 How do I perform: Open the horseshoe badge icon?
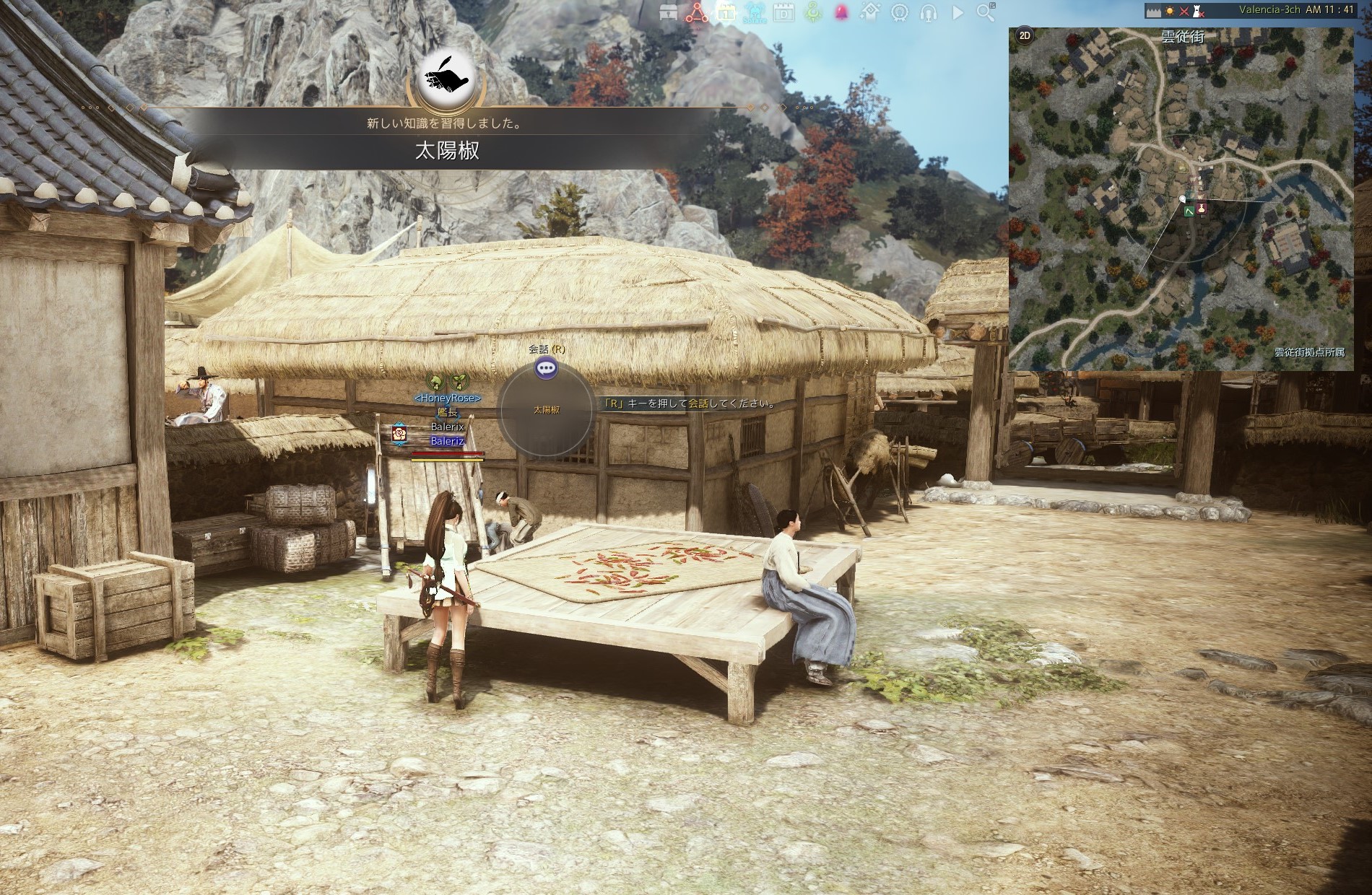[900, 12]
